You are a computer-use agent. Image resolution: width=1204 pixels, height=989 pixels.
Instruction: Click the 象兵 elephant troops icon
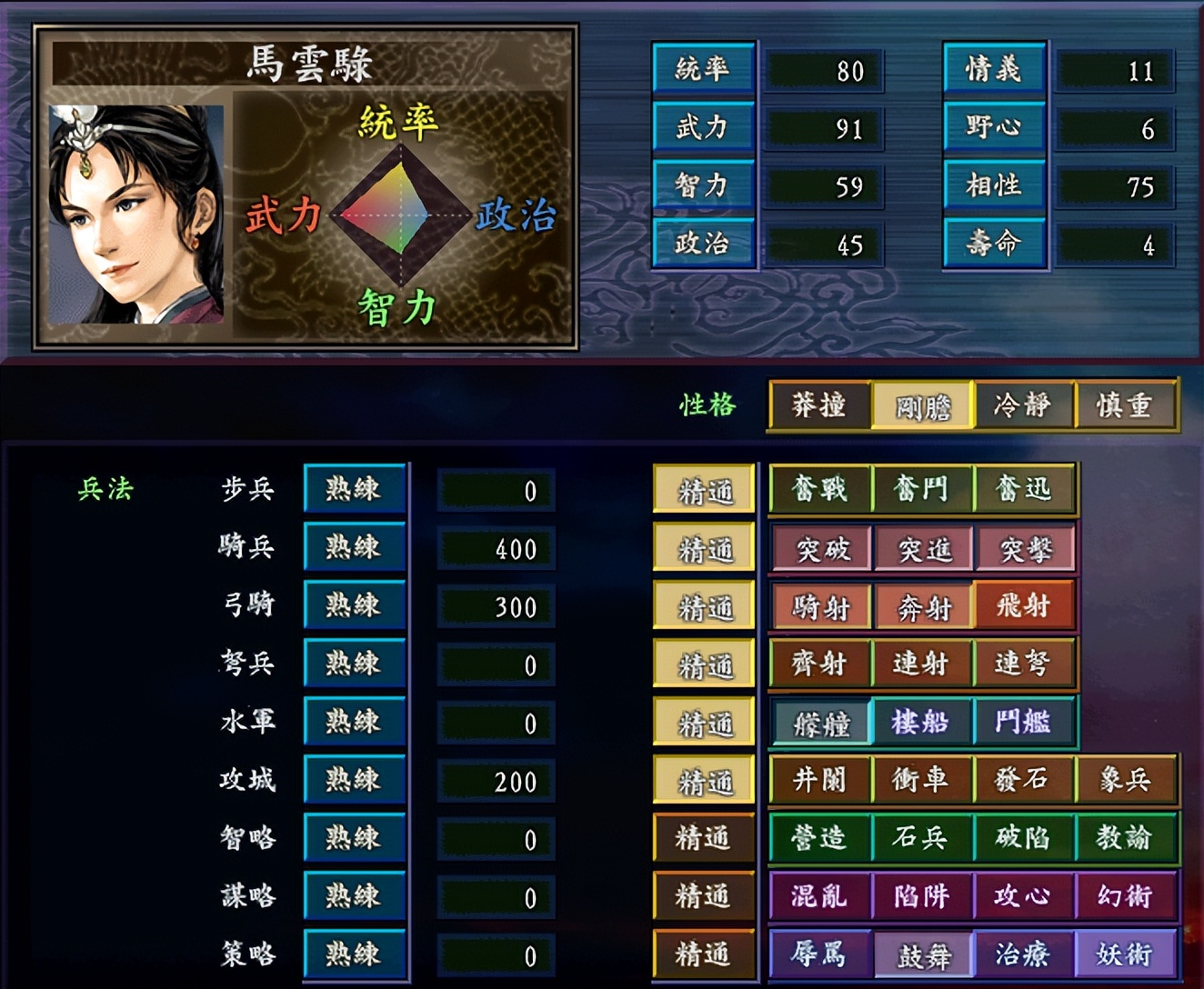[1127, 780]
